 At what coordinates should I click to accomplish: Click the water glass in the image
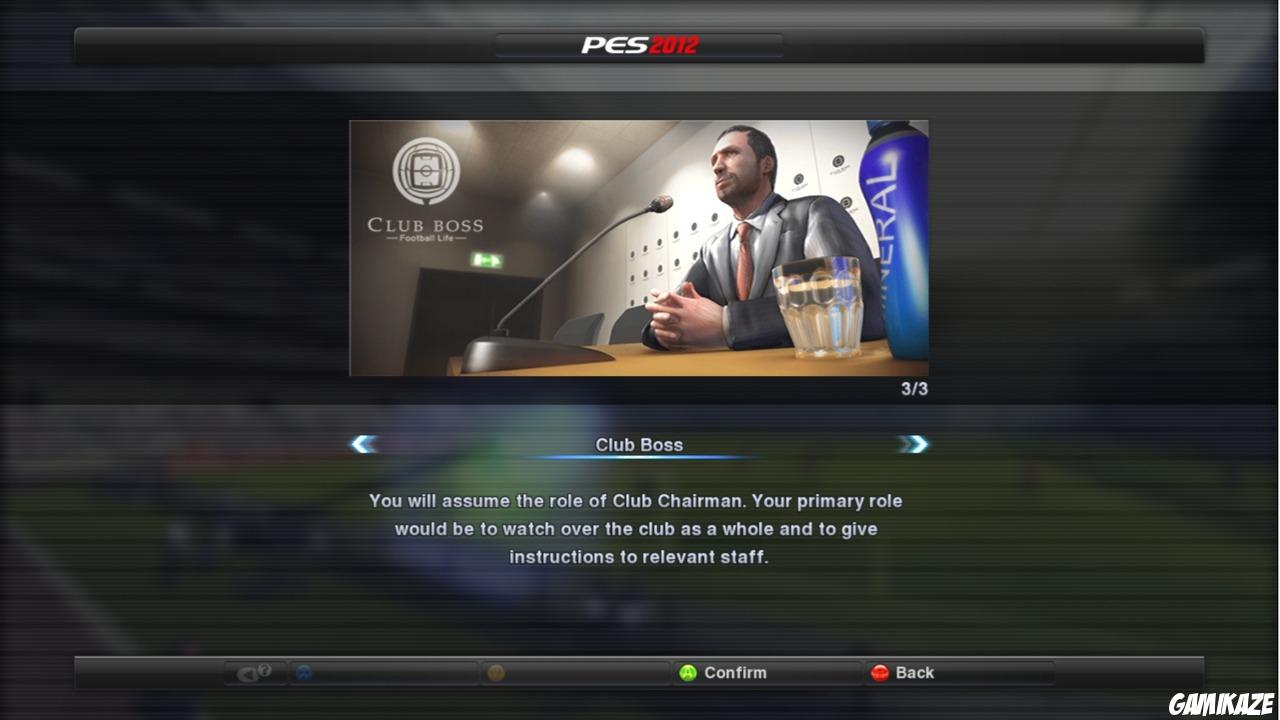coord(822,305)
